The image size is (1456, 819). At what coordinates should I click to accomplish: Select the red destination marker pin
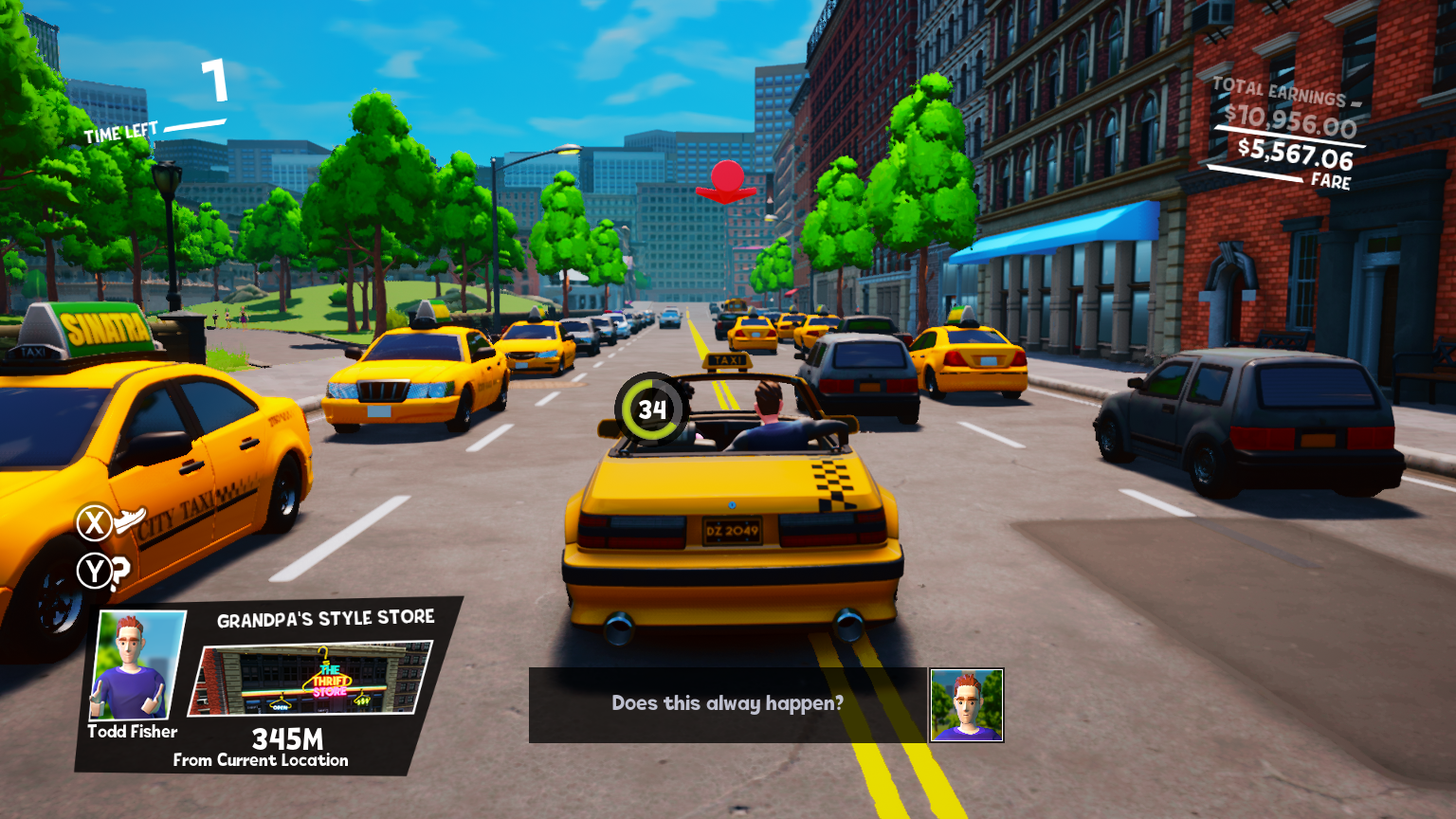(x=726, y=183)
